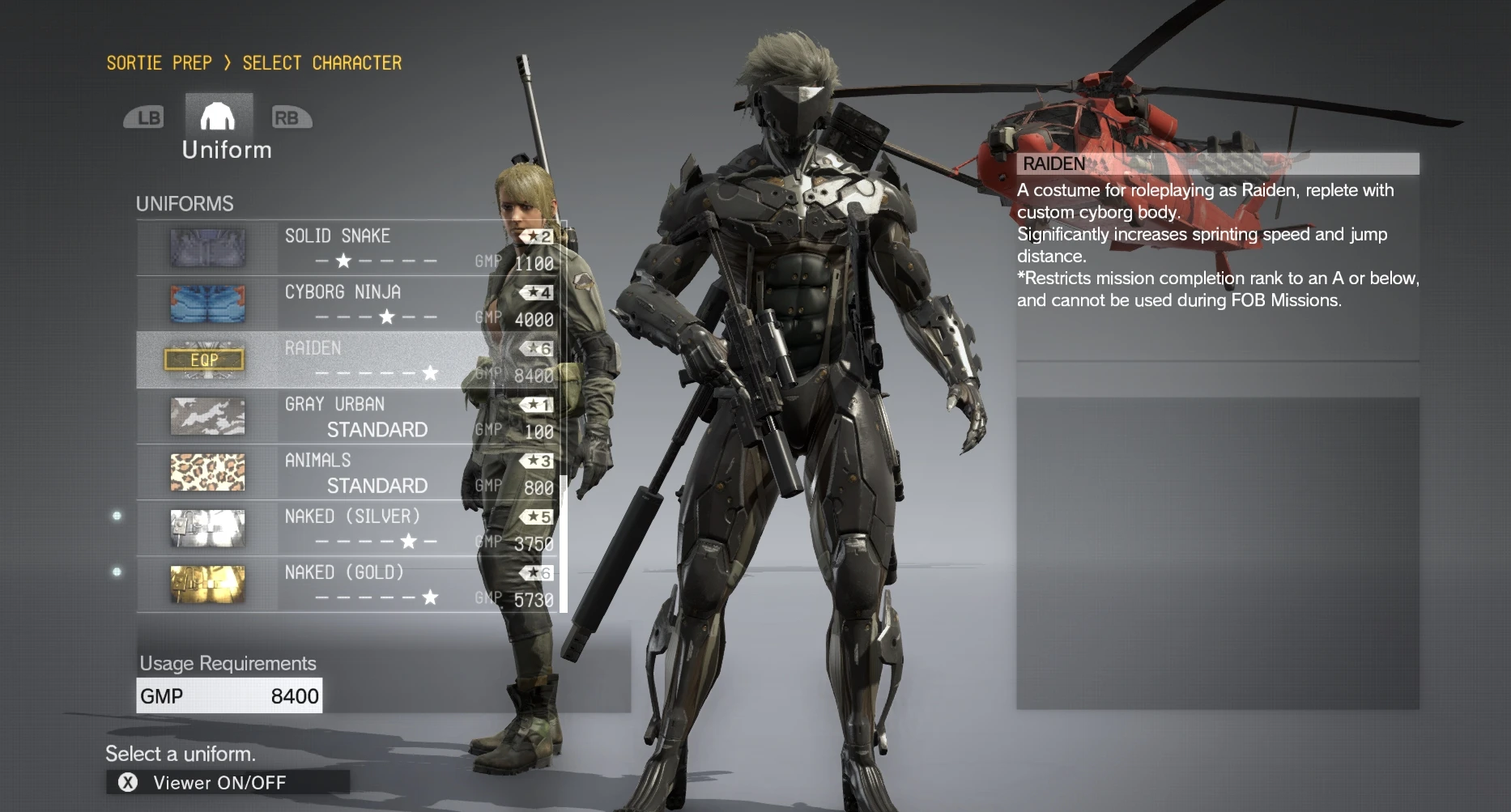Click the CYBORG NINJA blue camo thumbnail
This screenshot has width=1511, height=812.
(x=208, y=304)
